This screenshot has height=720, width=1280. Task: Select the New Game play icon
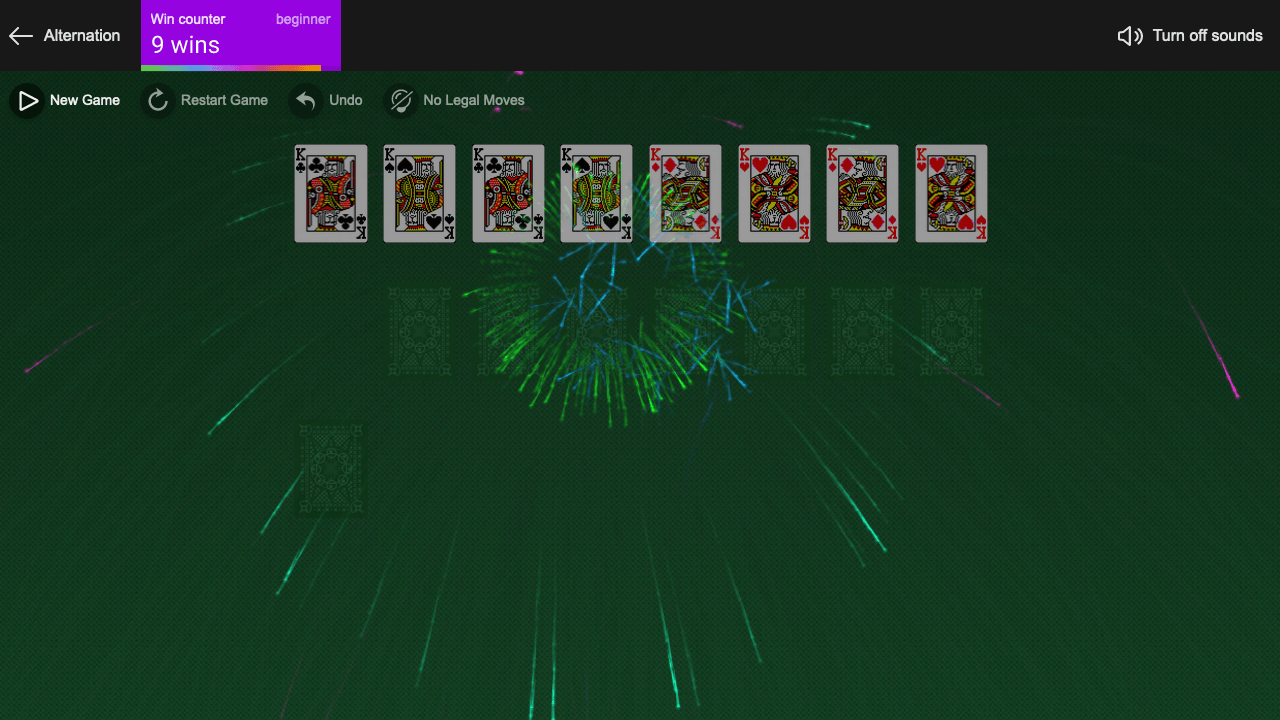(x=26, y=100)
